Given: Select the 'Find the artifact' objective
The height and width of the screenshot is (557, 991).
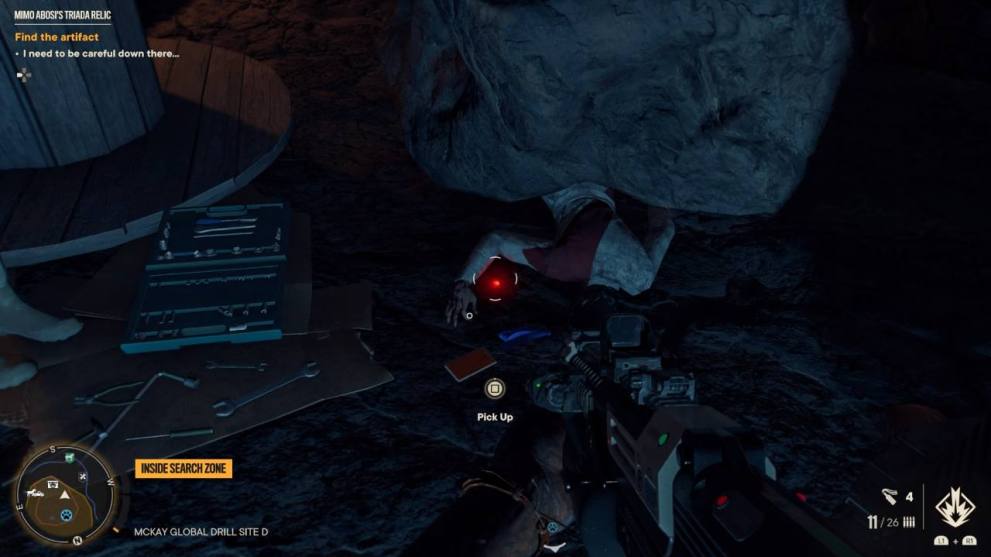Looking at the screenshot, I should coord(57,37).
